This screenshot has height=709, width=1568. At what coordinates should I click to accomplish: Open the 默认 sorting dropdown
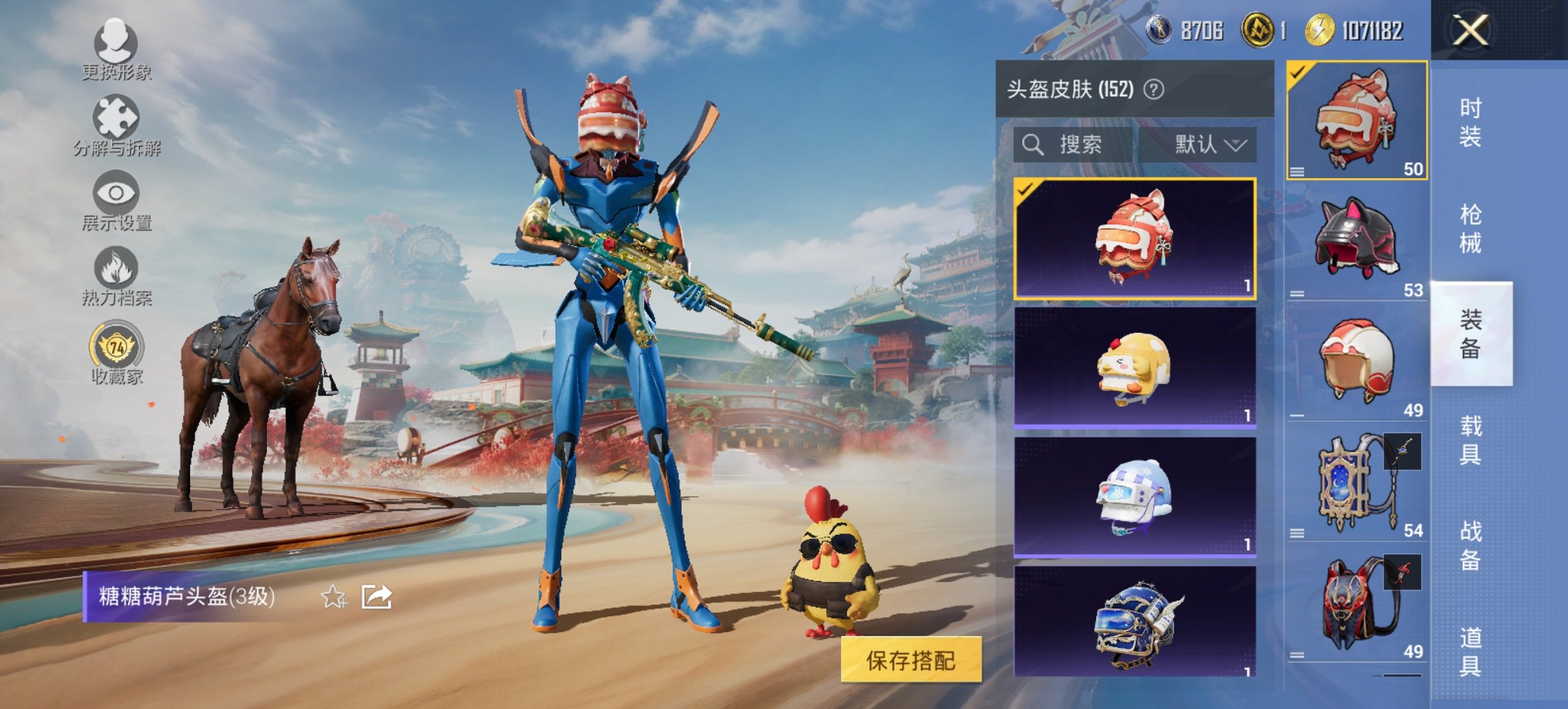[x=1212, y=145]
